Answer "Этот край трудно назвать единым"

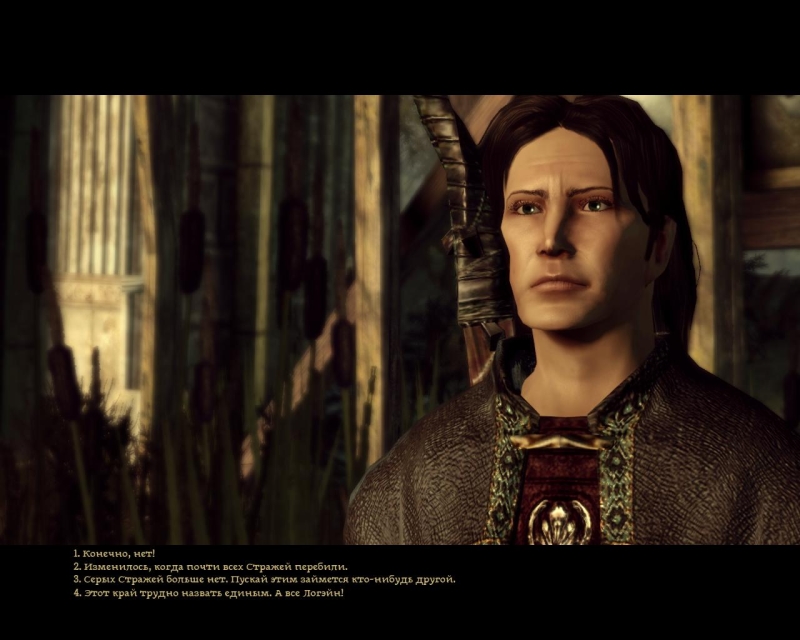pyautogui.click(x=212, y=593)
